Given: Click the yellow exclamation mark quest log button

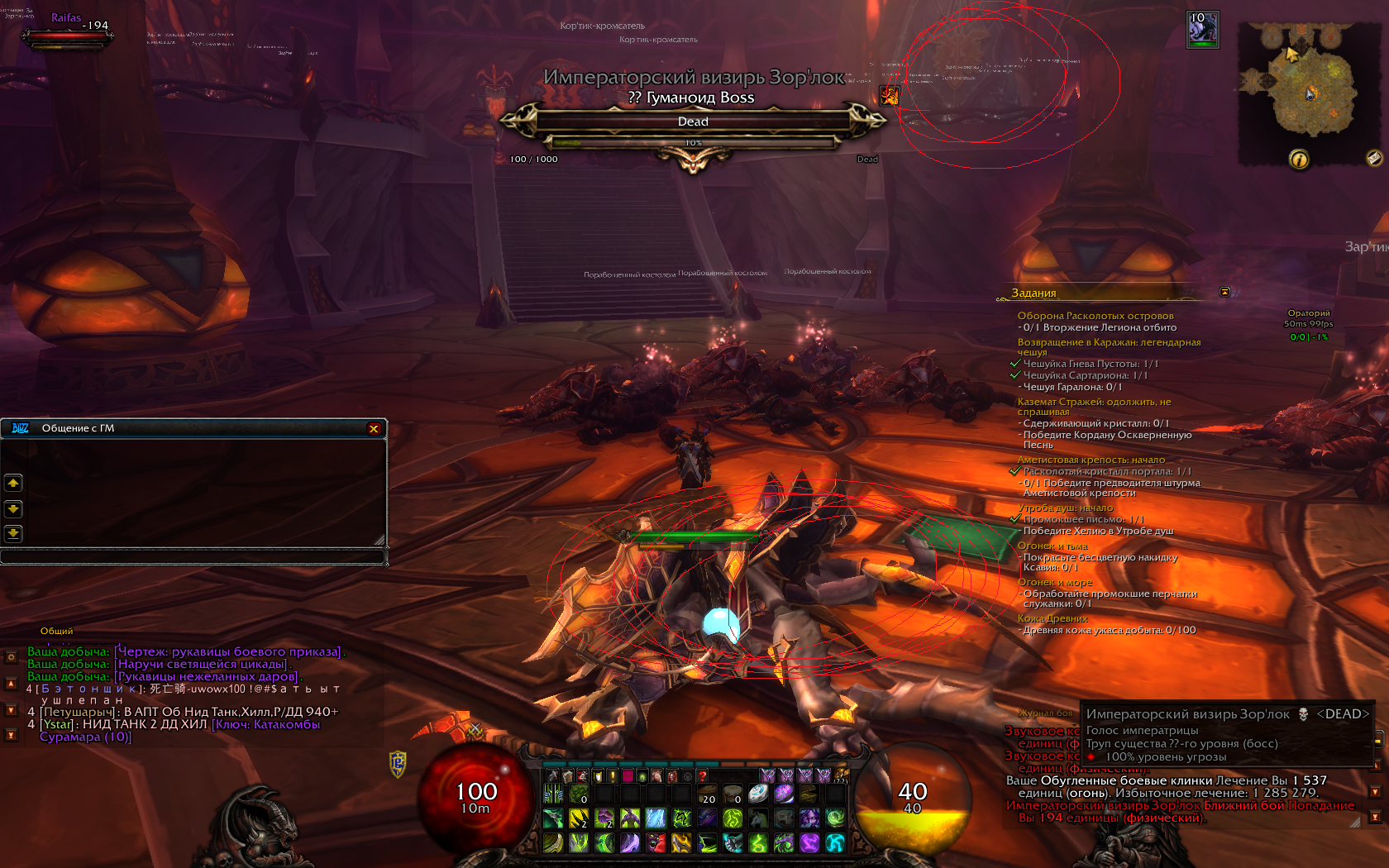Looking at the screenshot, I should click(x=612, y=776).
